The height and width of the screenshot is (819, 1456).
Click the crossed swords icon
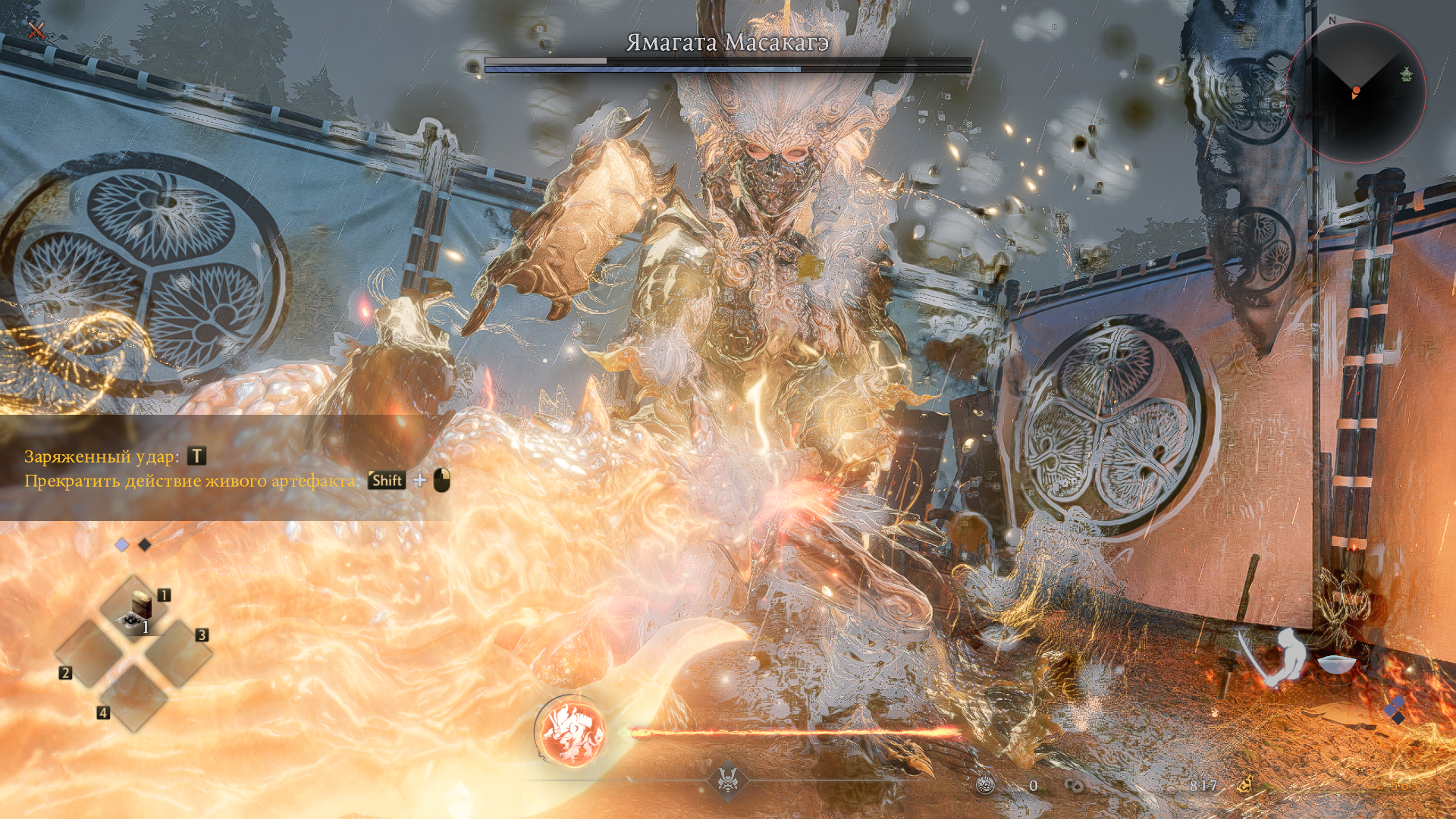[36, 30]
